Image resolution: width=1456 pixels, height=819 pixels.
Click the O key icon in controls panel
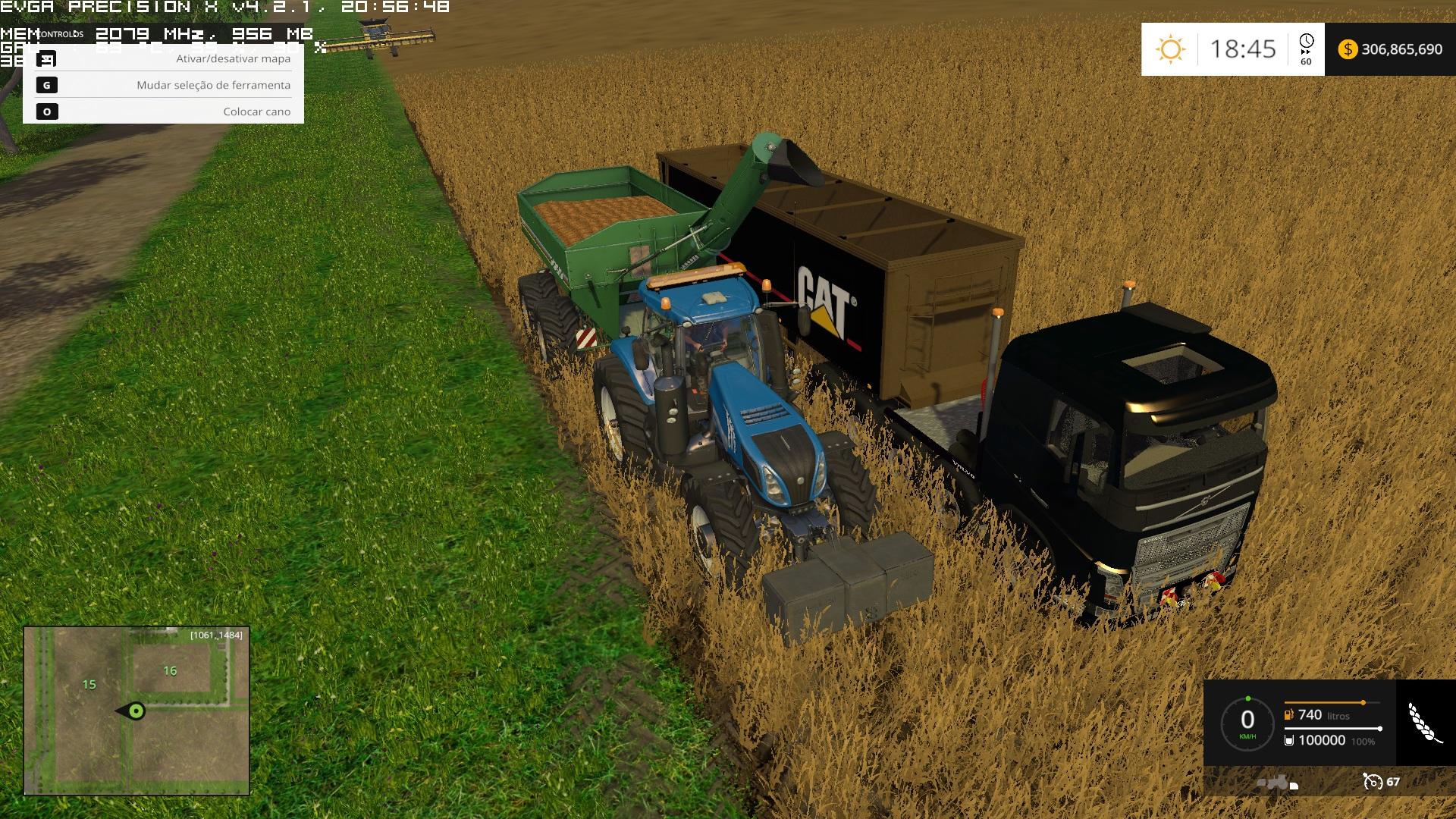(48, 111)
